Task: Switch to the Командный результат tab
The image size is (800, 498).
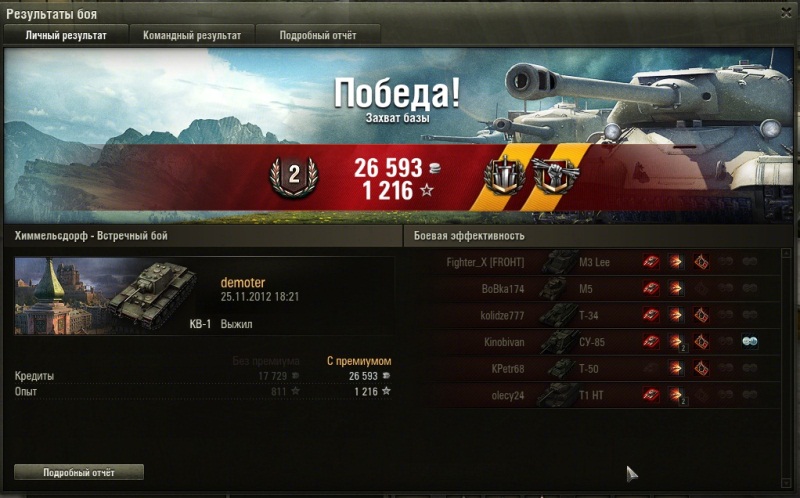Action: pos(190,35)
